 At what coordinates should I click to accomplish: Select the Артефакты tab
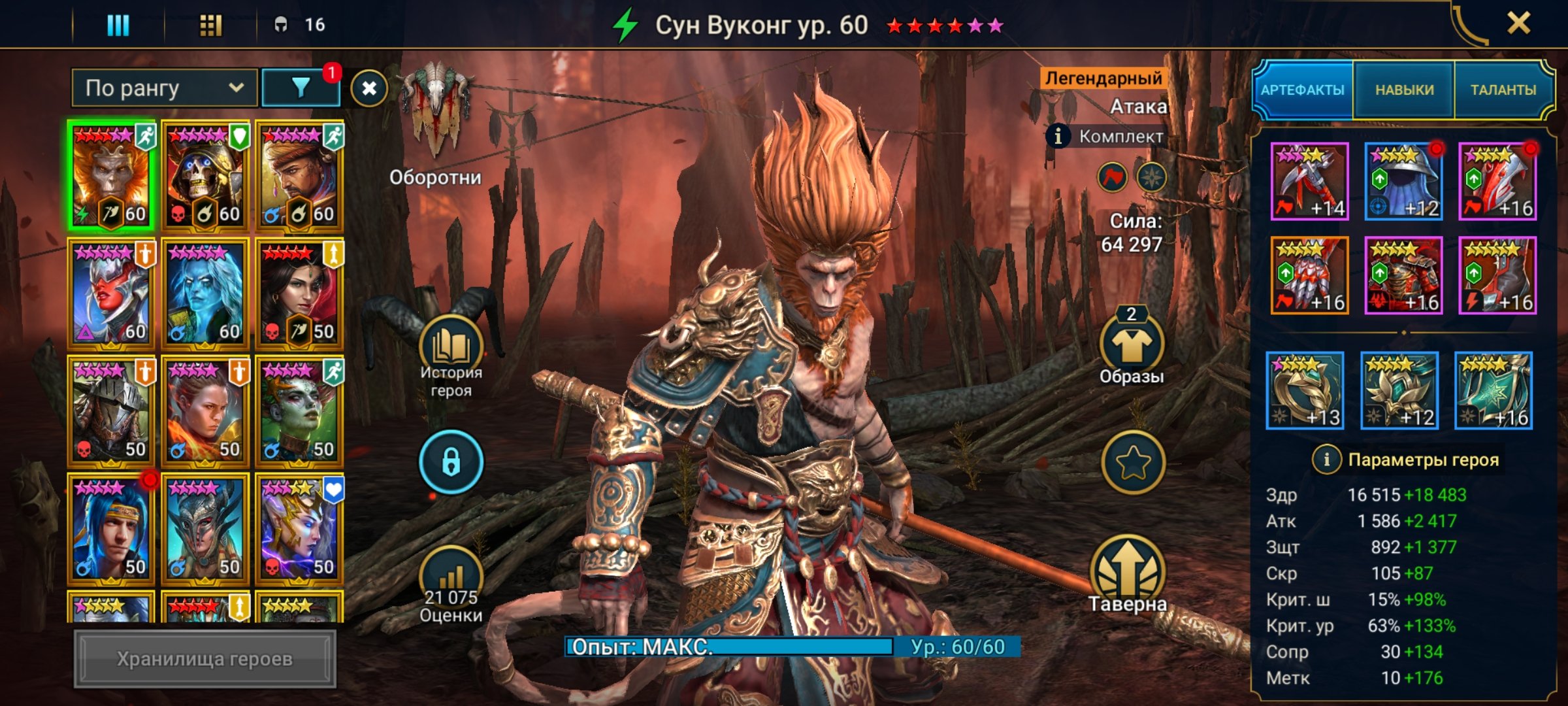coord(1302,90)
